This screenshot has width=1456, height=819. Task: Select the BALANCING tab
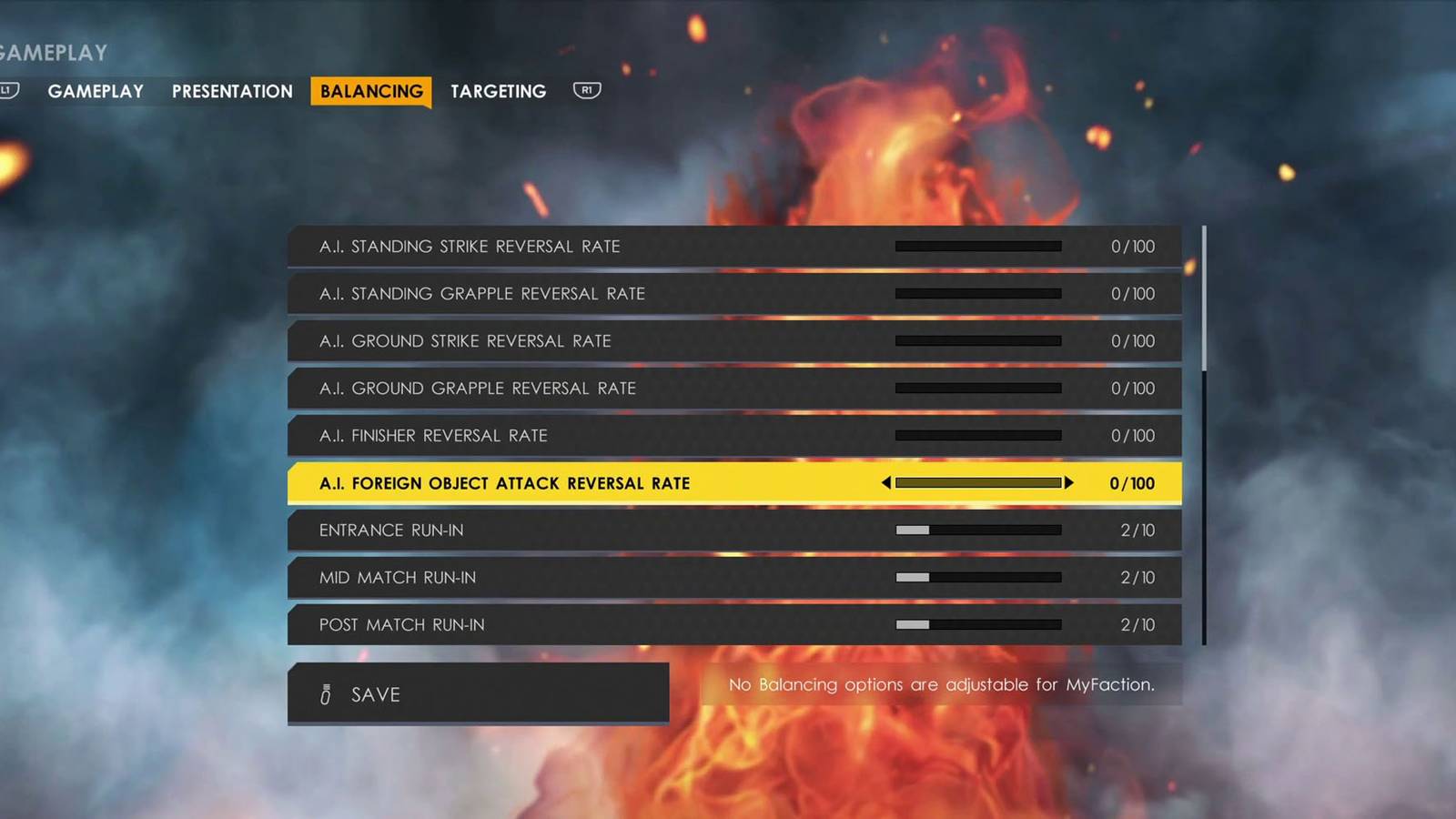coord(370,91)
